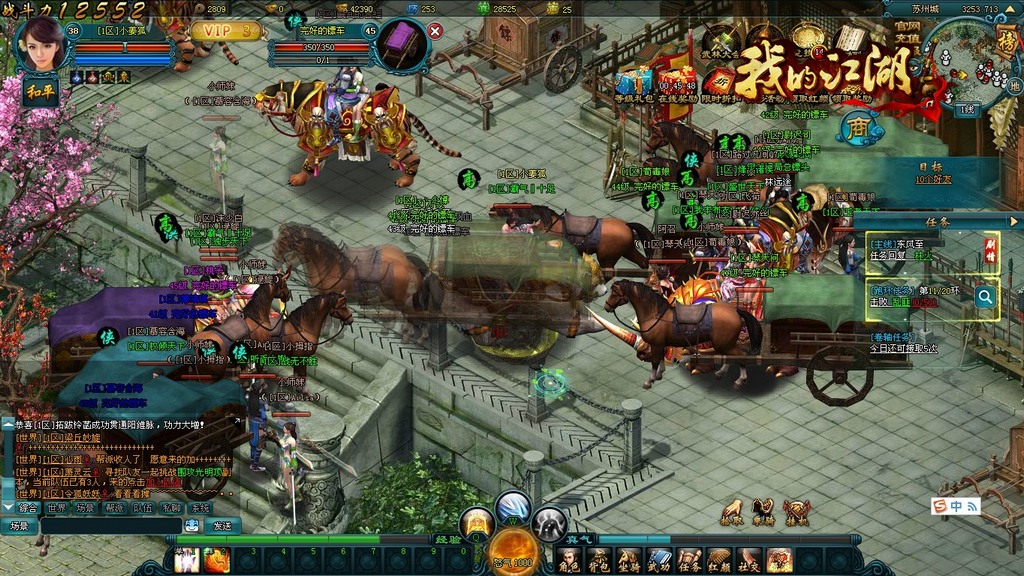The image size is (1024, 576).
Task: Open the 社交 social menu
Action: coord(750,560)
